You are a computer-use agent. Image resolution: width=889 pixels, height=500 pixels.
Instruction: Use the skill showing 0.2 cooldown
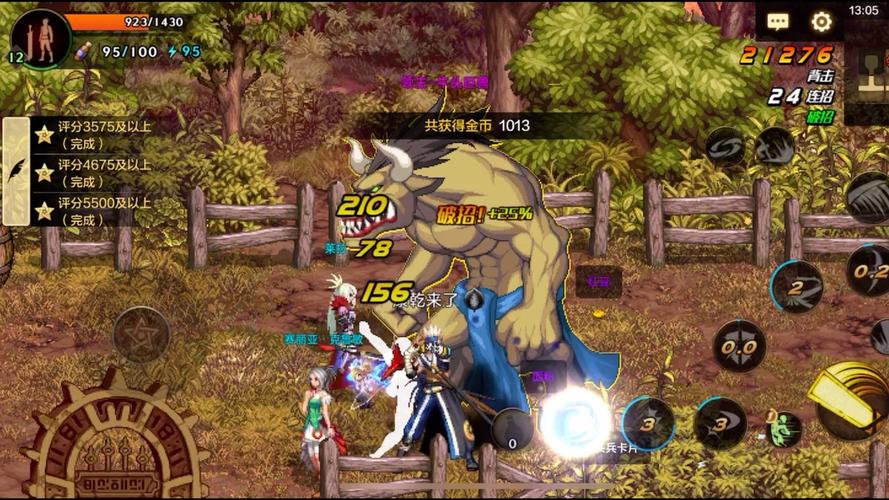[868, 270]
